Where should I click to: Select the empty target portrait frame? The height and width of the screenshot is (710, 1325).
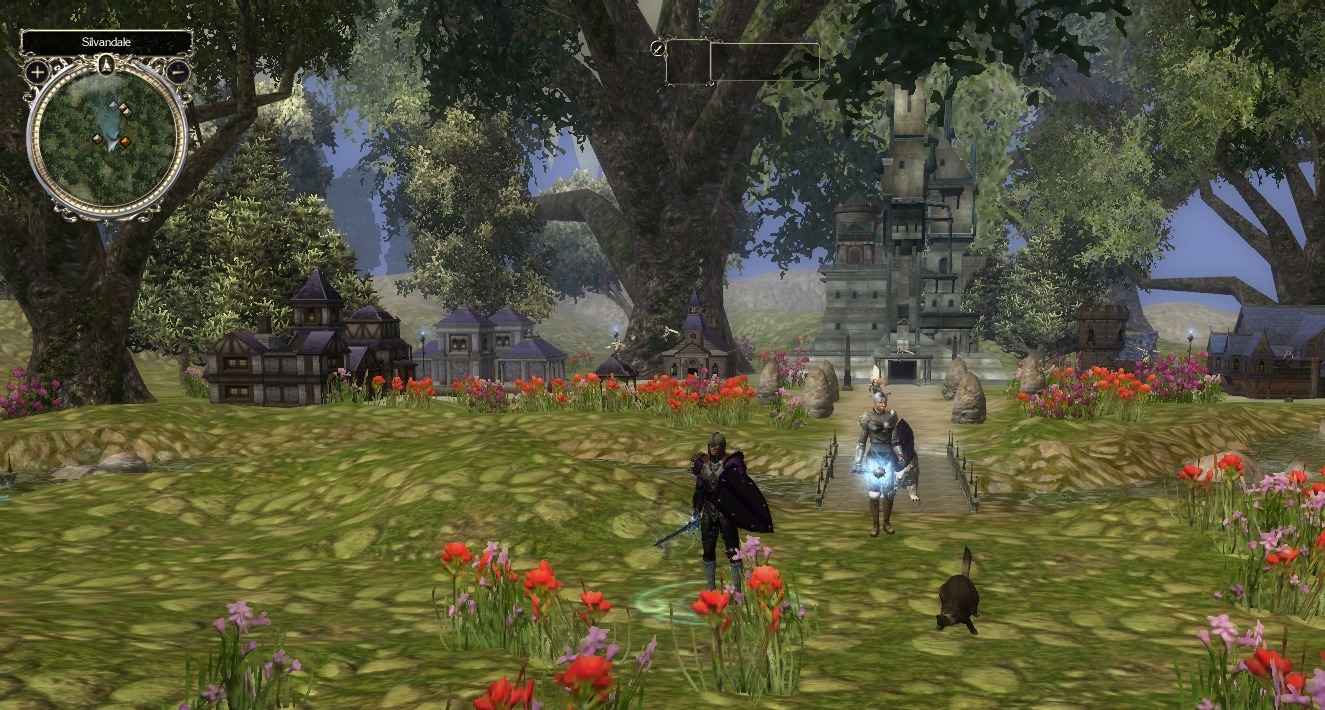click(x=688, y=62)
